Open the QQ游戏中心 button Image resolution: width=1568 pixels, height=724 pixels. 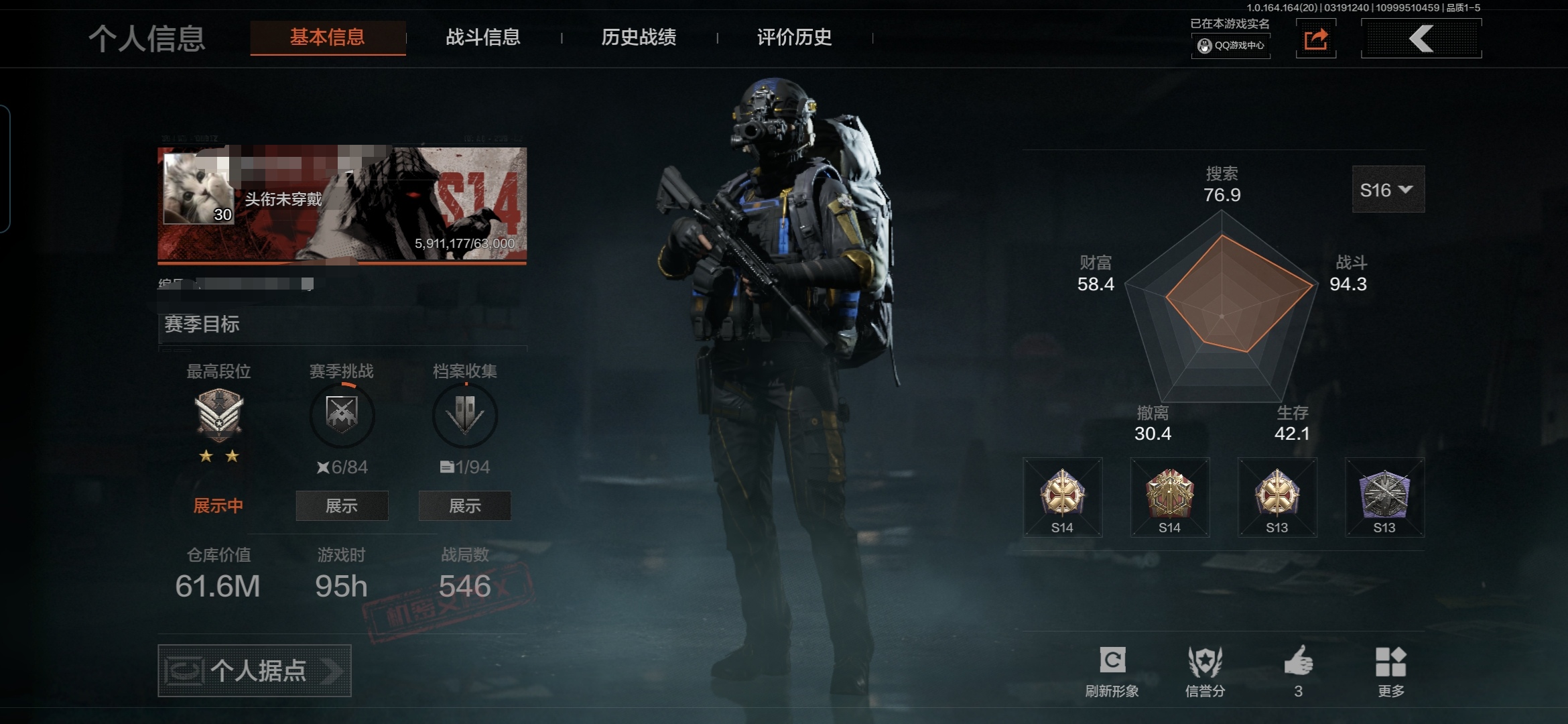[1231, 46]
